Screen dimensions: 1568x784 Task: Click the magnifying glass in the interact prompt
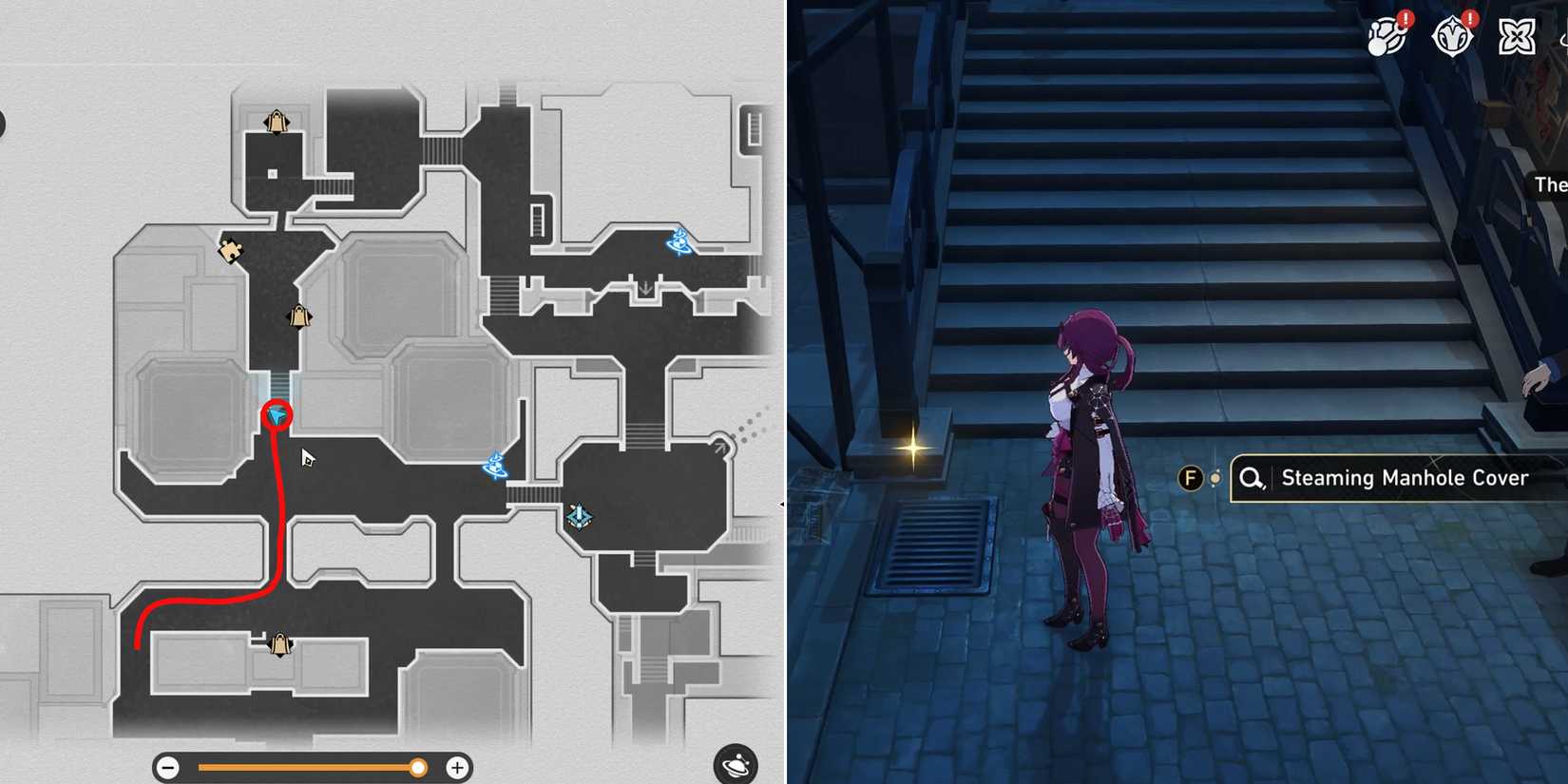tap(1251, 478)
